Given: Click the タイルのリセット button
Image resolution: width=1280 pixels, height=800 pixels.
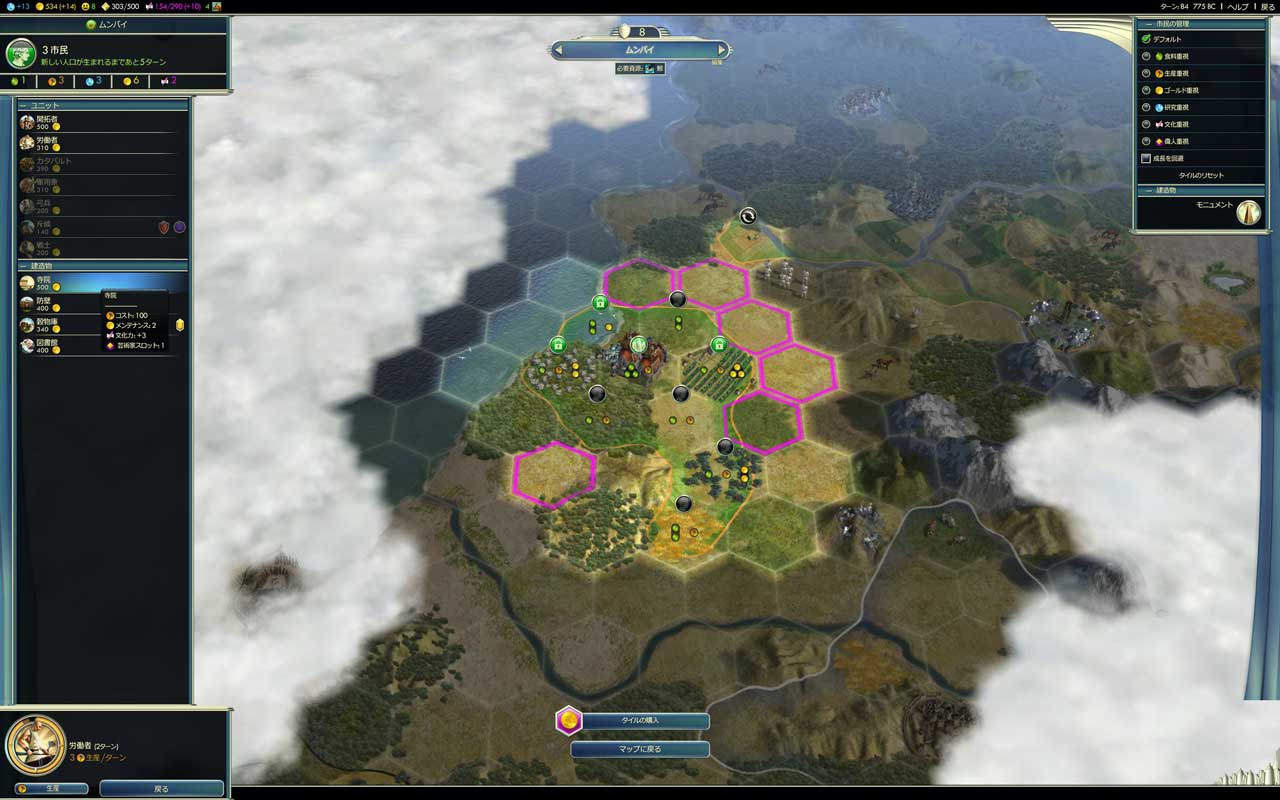Looking at the screenshot, I should click(1200, 176).
